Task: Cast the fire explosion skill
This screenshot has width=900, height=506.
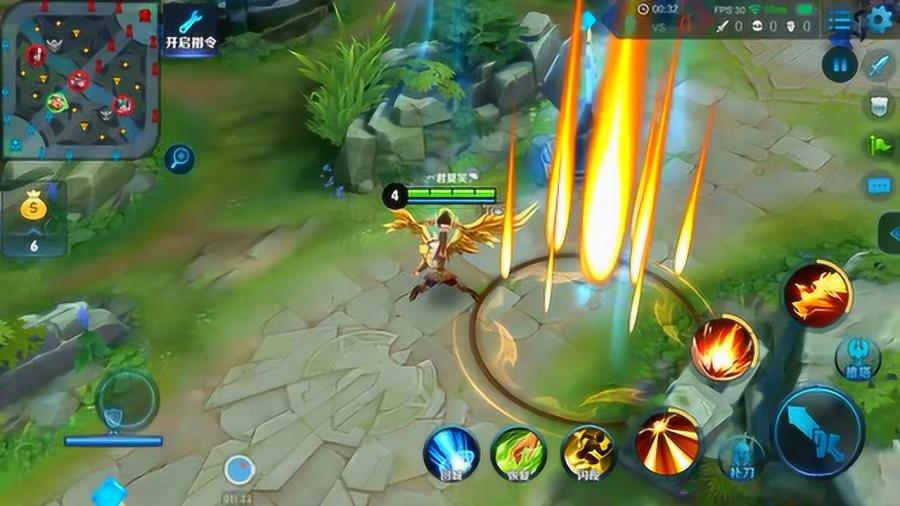Action: click(x=724, y=348)
